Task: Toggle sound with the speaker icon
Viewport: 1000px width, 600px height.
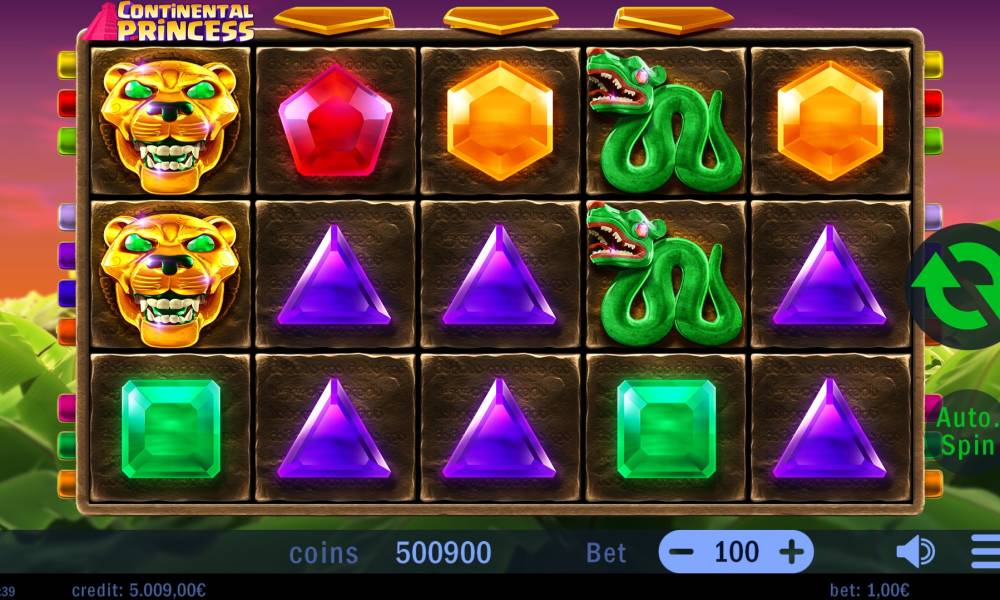Action: 914,551
